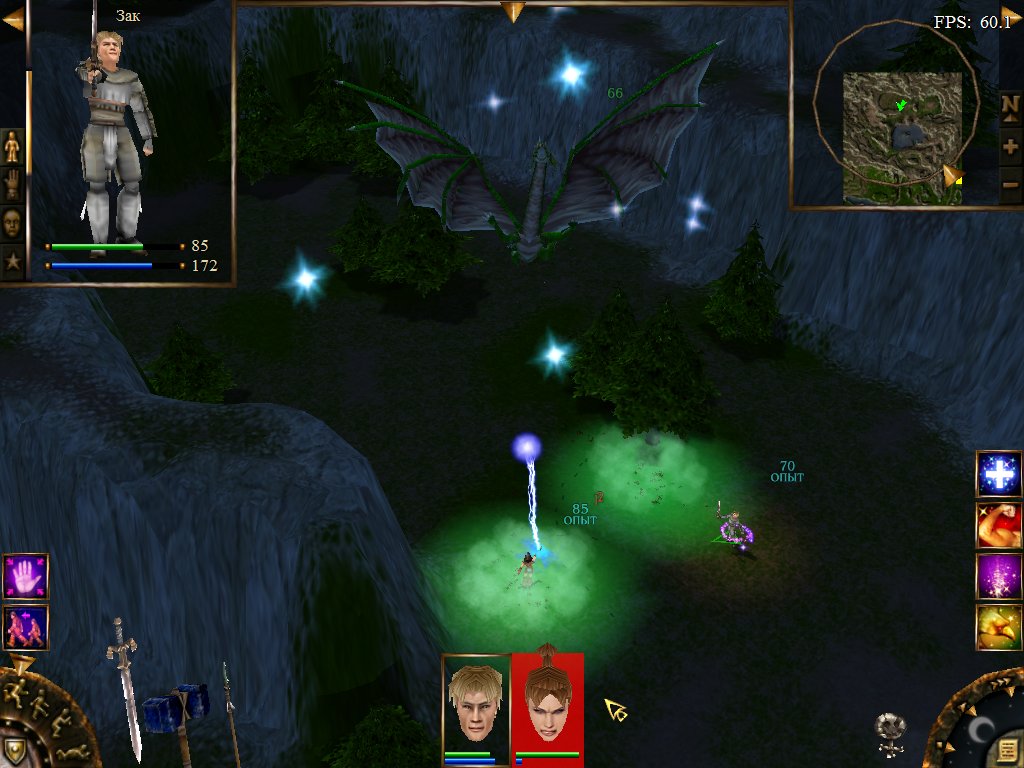Screen dimensions: 1024x768
Task: Open the star tab in Zak's panel
Action: (x=12, y=262)
